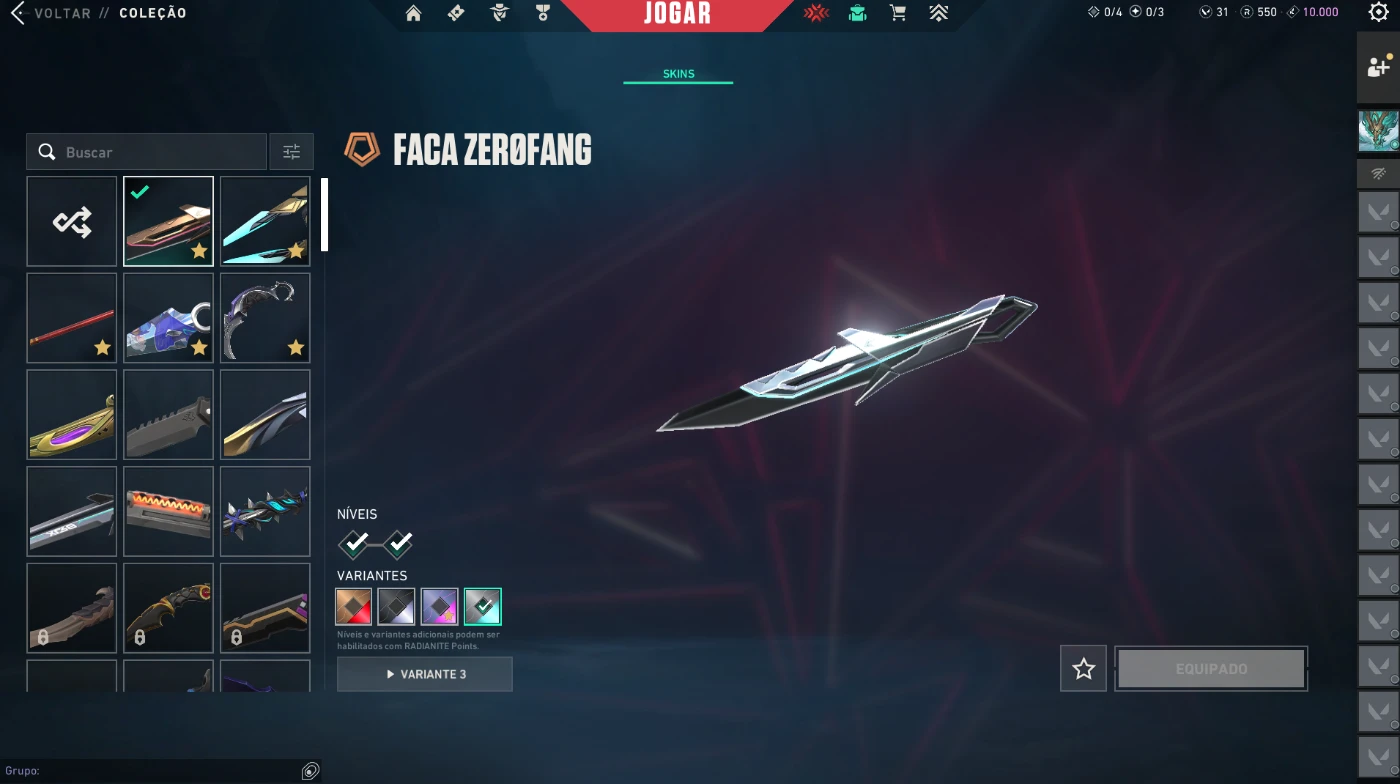Play the VARIANTE 3 preview
The image size is (1400, 784).
[x=425, y=674]
